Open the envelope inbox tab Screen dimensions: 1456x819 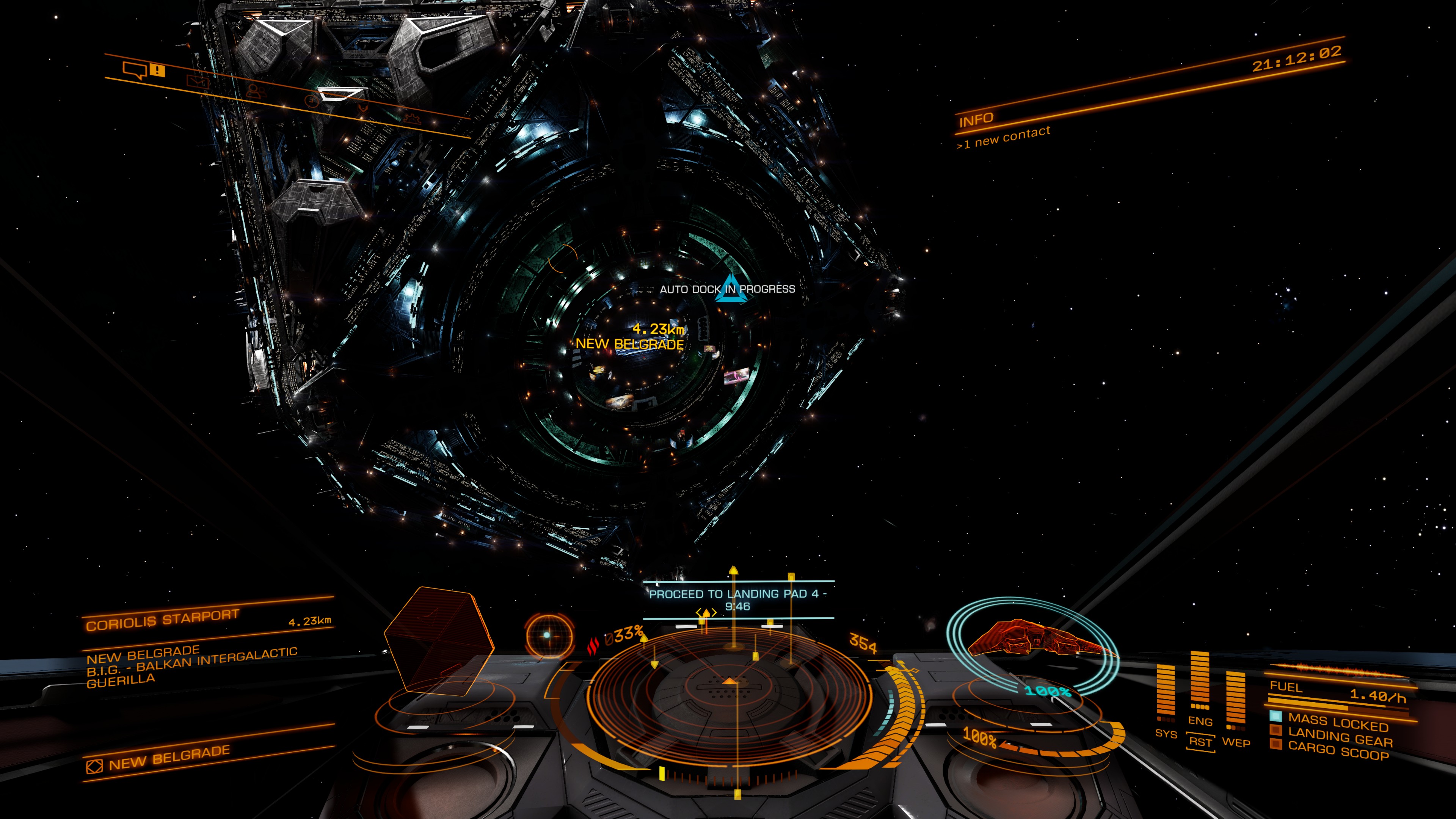point(197,83)
